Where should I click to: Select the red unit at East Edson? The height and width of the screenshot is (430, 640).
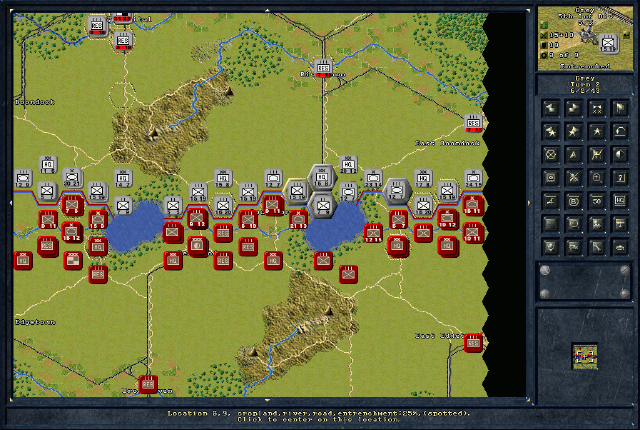click(473, 341)
